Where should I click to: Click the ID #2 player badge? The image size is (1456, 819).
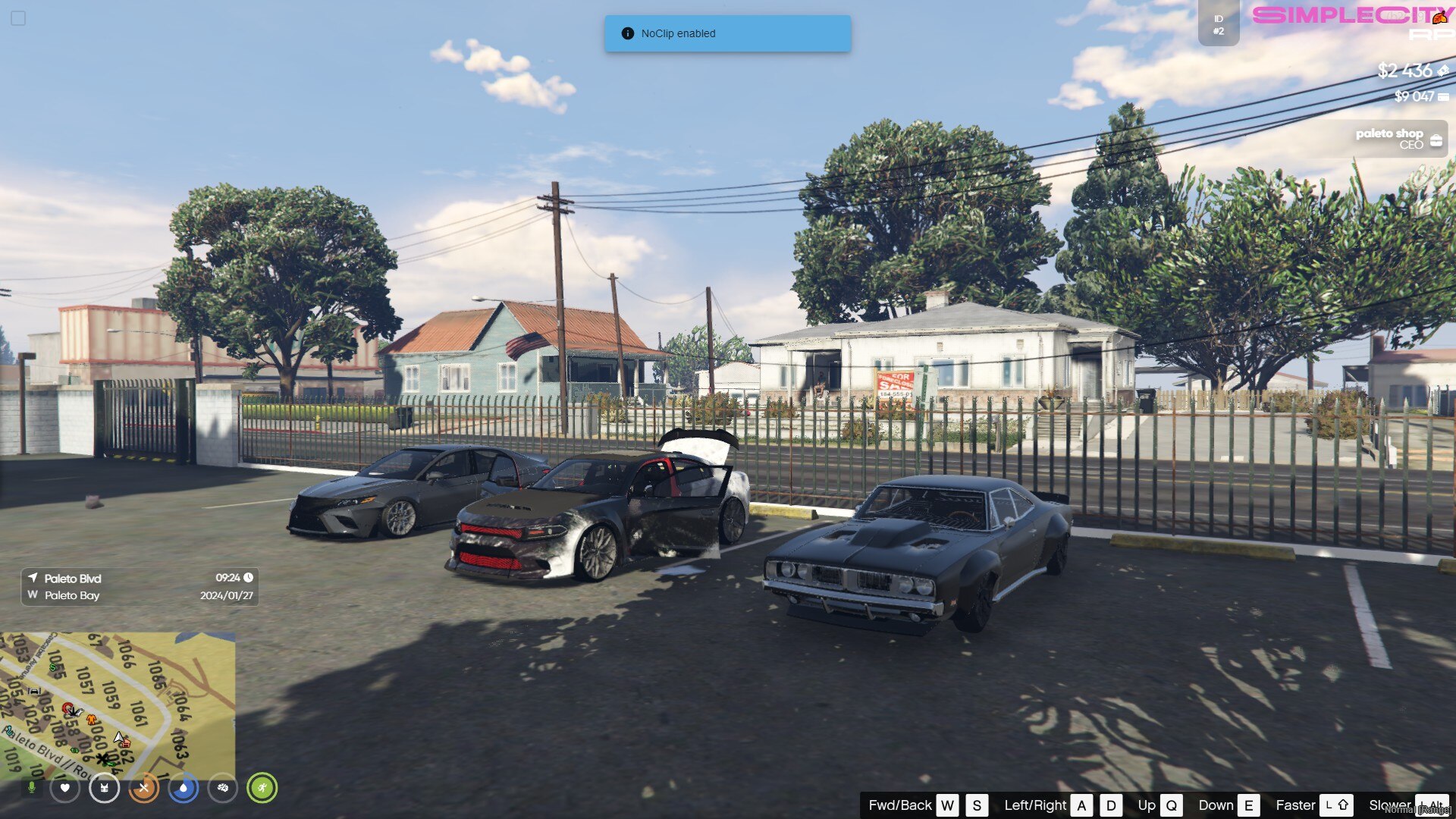tap(1218, 25)
